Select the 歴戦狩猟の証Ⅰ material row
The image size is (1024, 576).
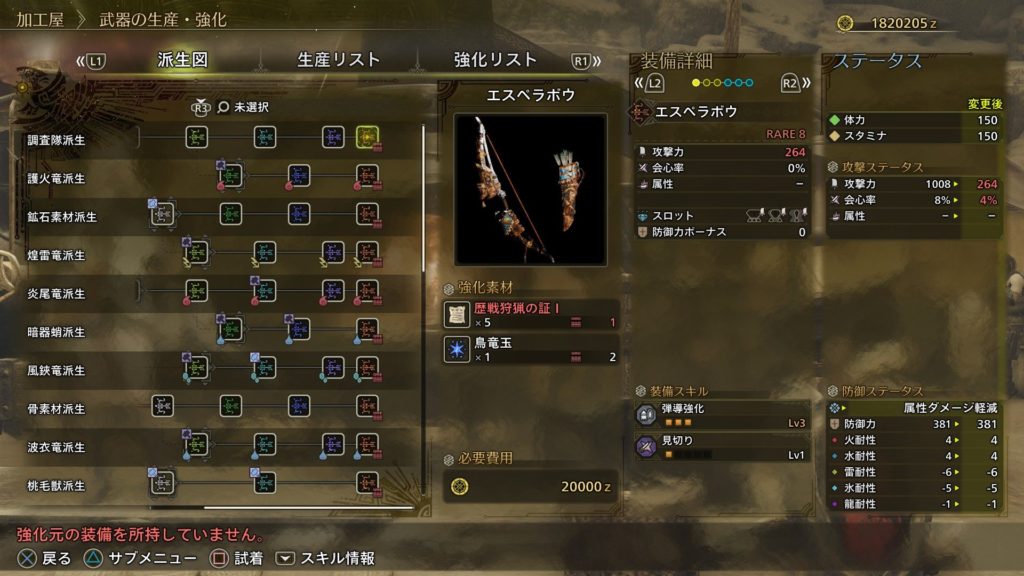(x=530, y=315)
